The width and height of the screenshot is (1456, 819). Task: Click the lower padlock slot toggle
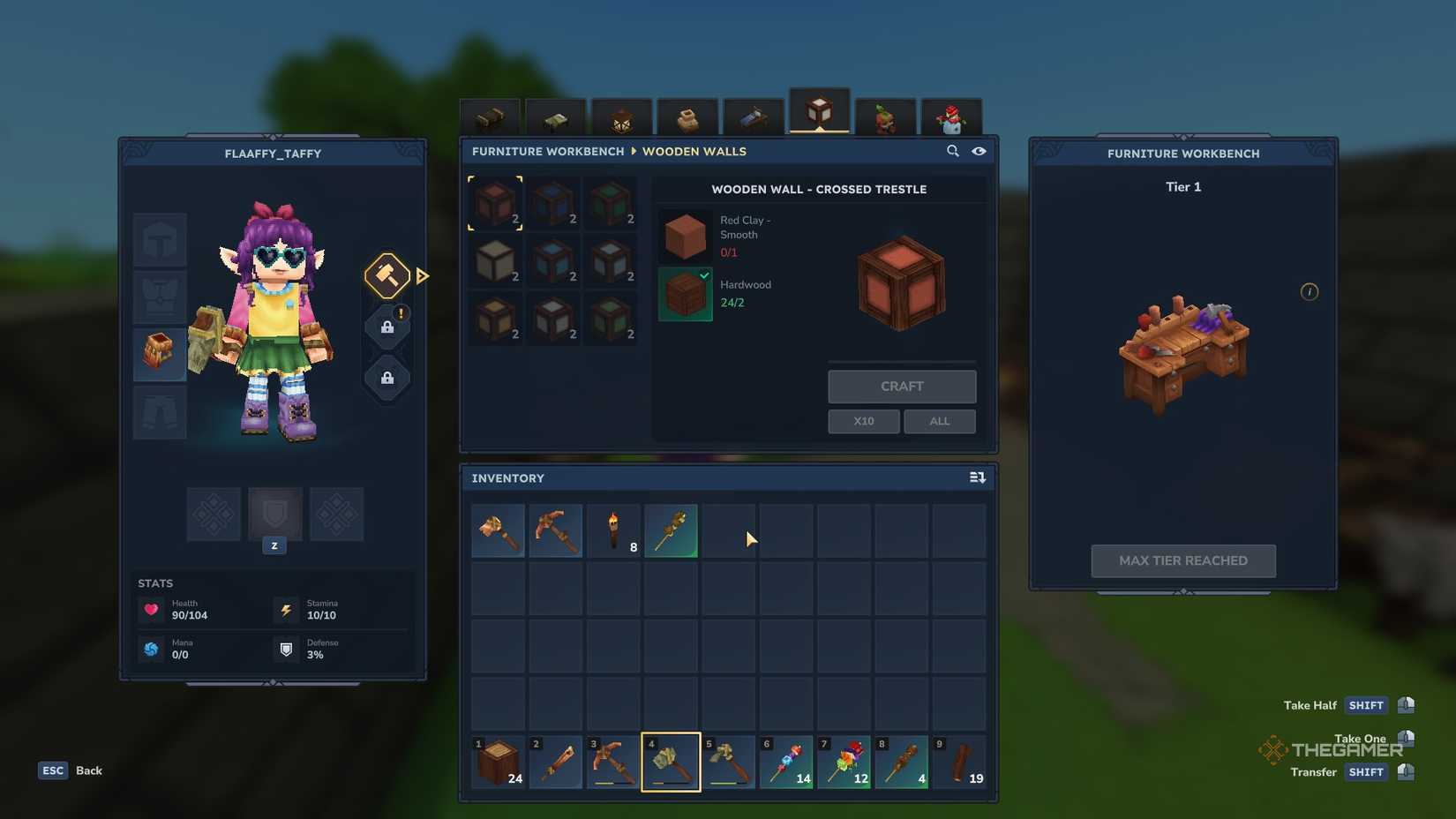click(x=386, y=379)
